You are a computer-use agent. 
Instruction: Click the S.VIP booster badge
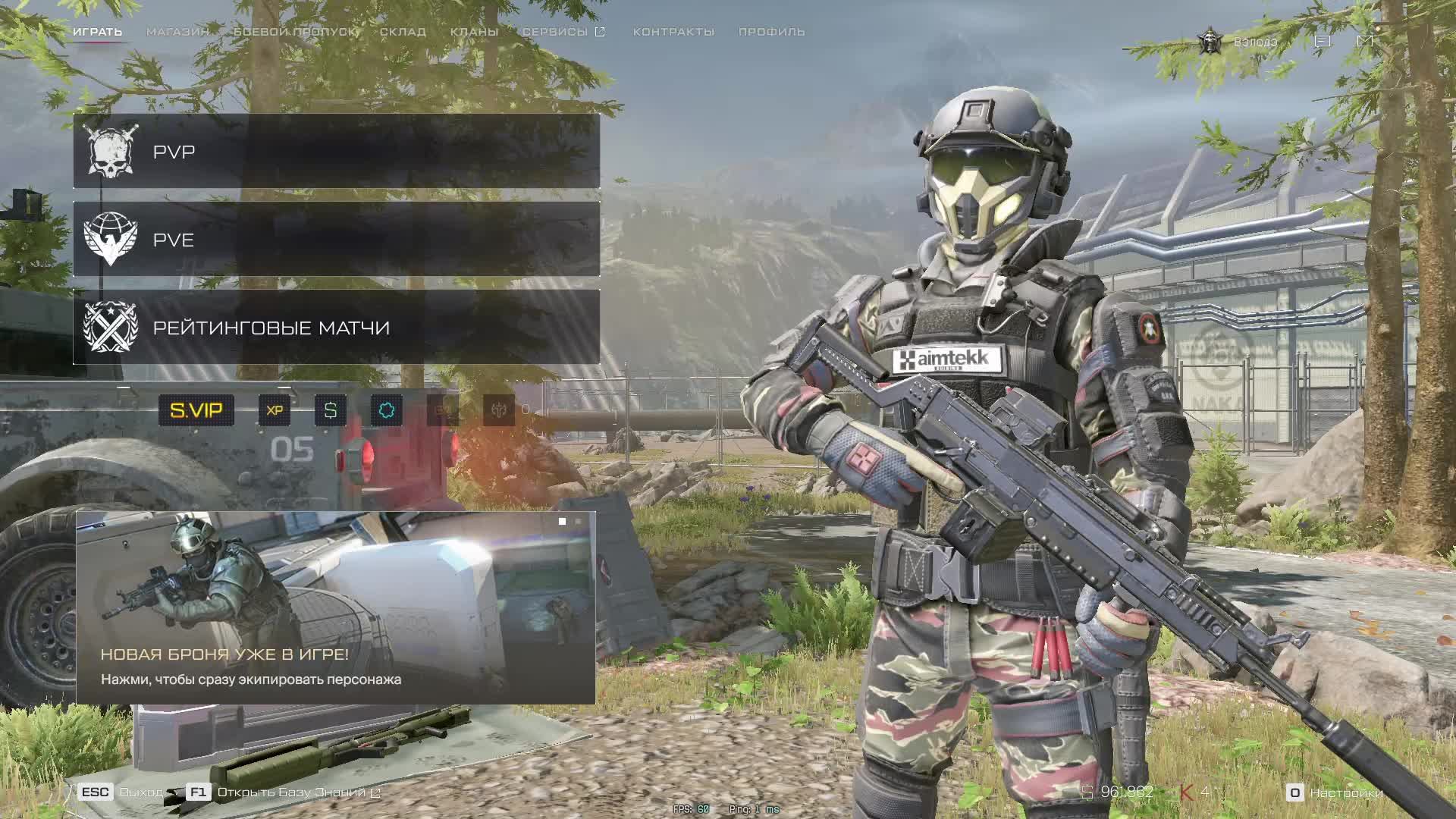[196, 410]
